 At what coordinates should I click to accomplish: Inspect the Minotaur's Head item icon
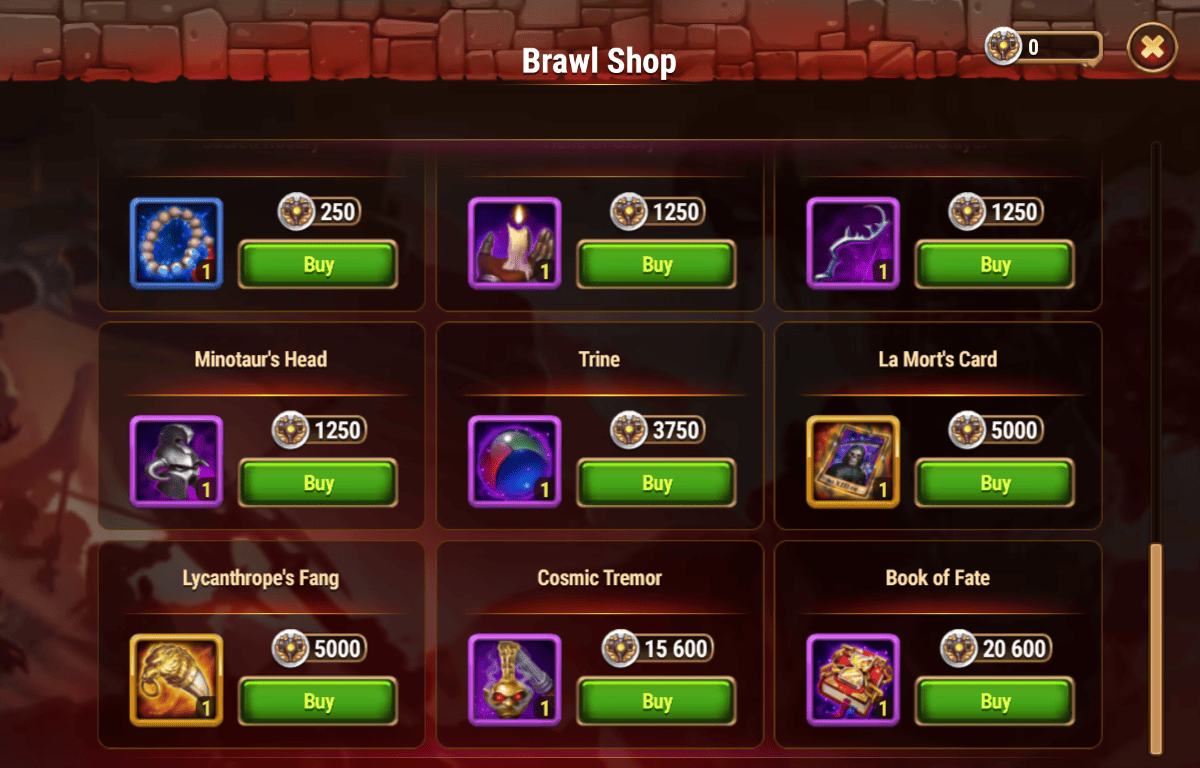point(176,461)
